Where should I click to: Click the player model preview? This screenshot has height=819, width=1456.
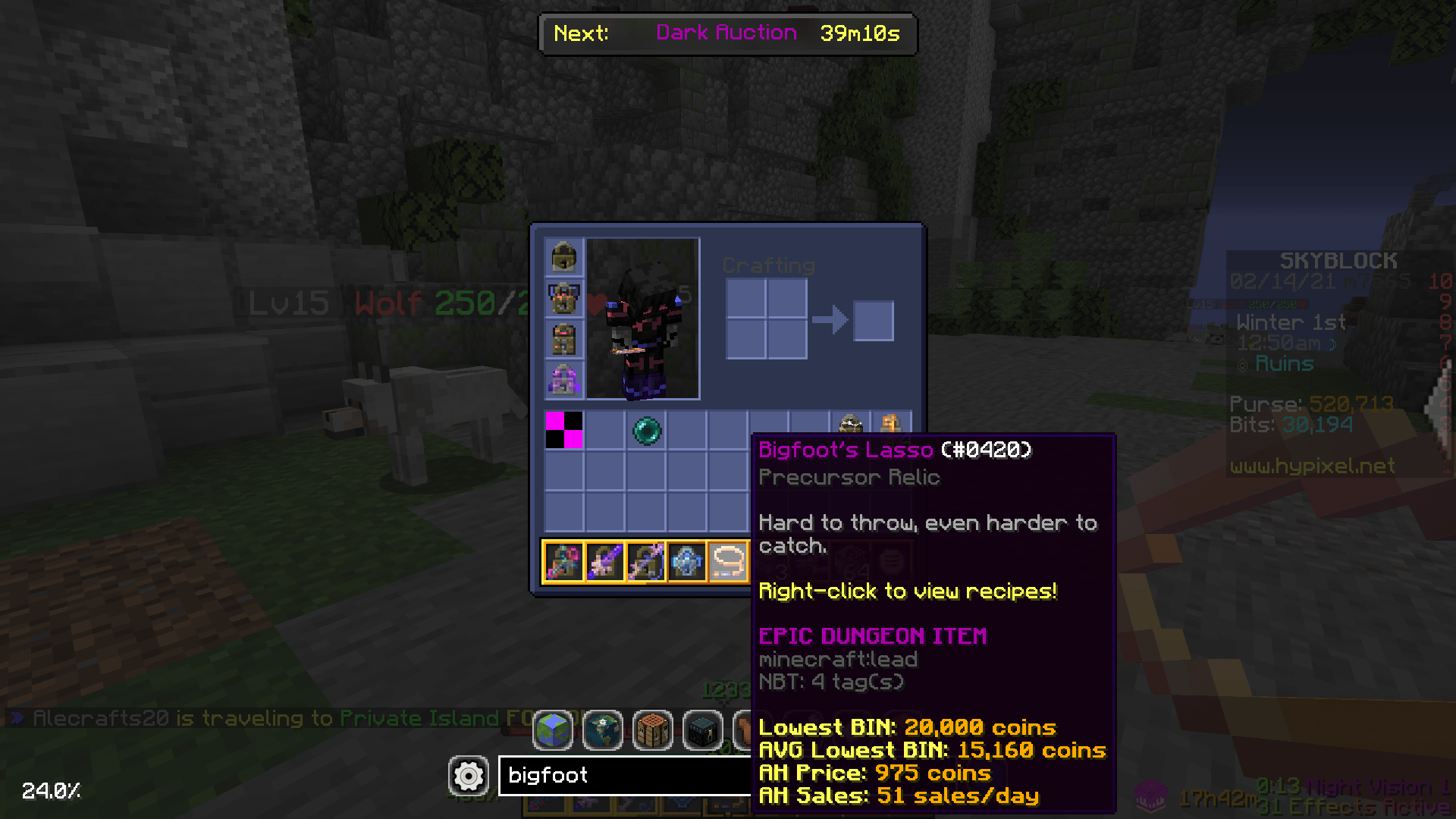point(641,318)
